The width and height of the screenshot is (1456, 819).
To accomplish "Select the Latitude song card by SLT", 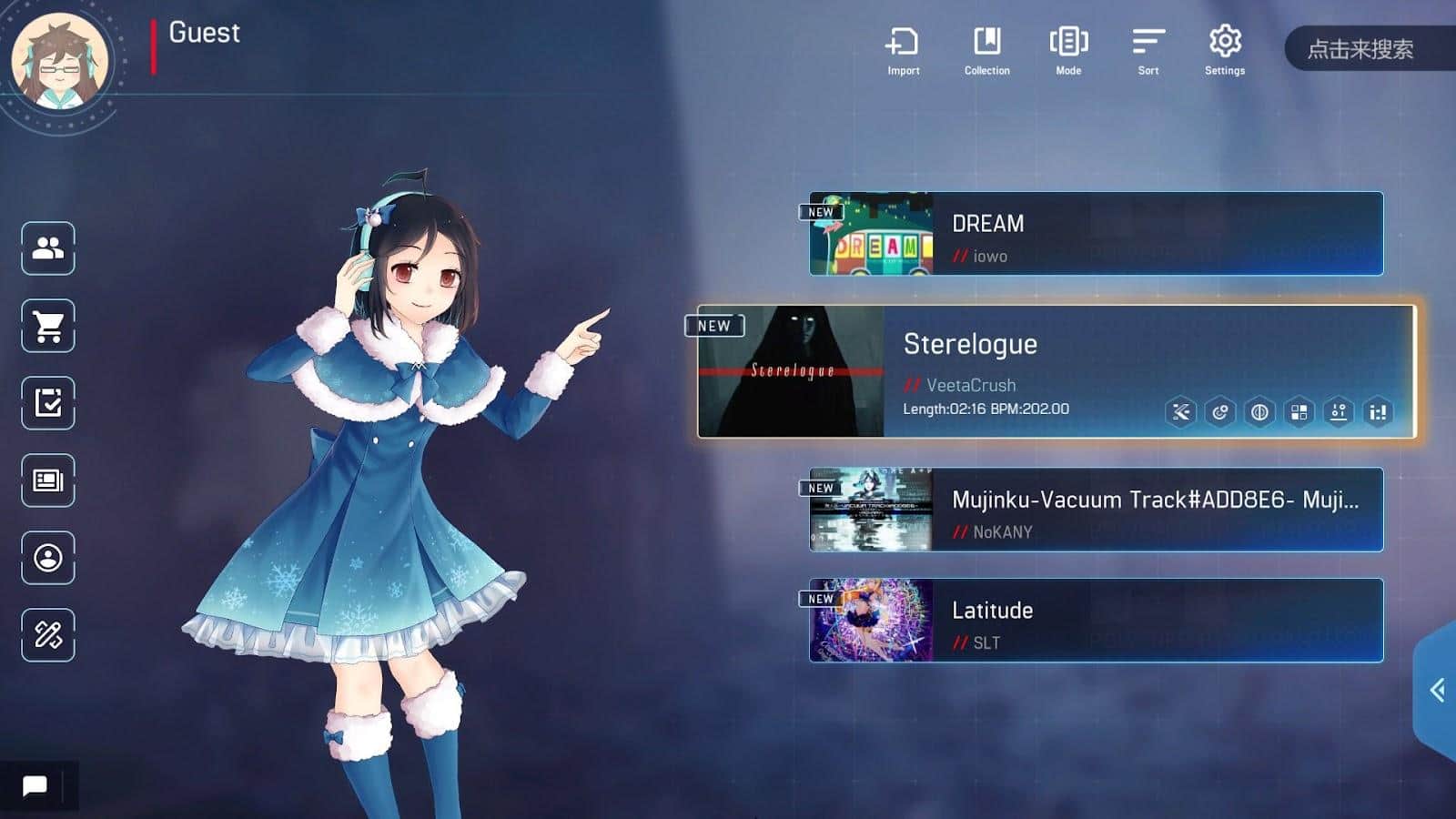I will coord(1092,621).
